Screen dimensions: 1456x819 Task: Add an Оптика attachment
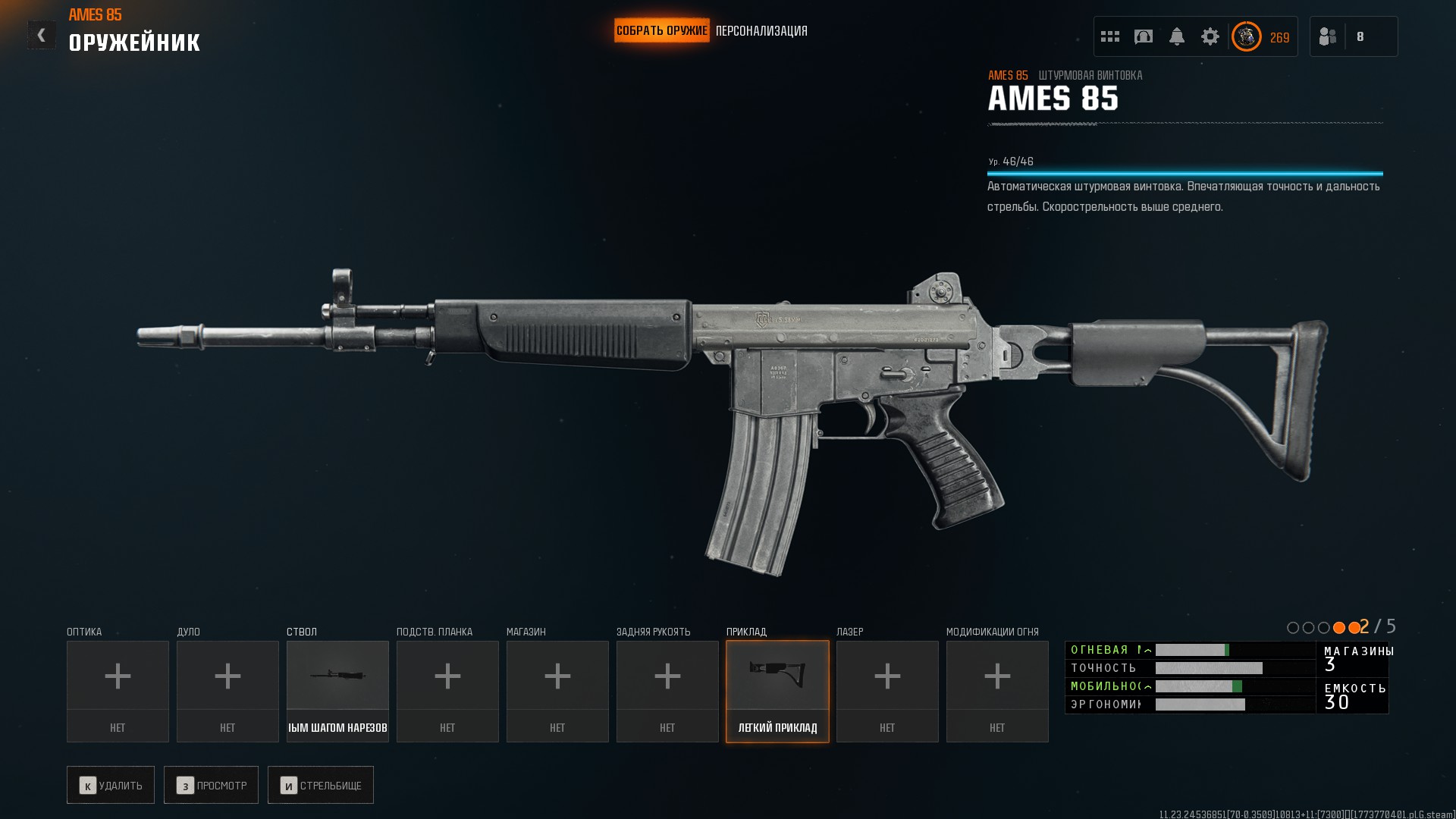tap(118, 691)
